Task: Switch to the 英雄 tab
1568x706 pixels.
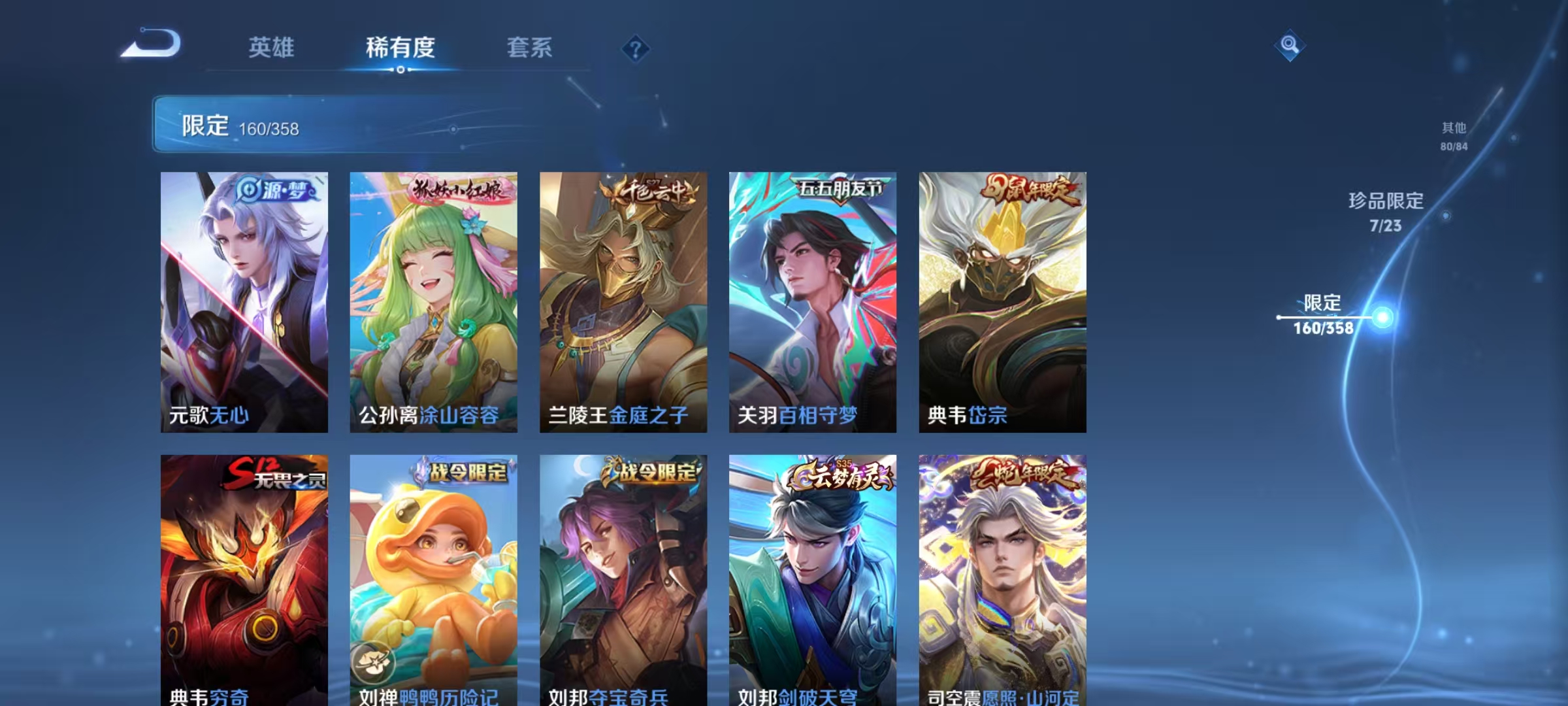Action: pyautogui.click(x=272, y=48)
